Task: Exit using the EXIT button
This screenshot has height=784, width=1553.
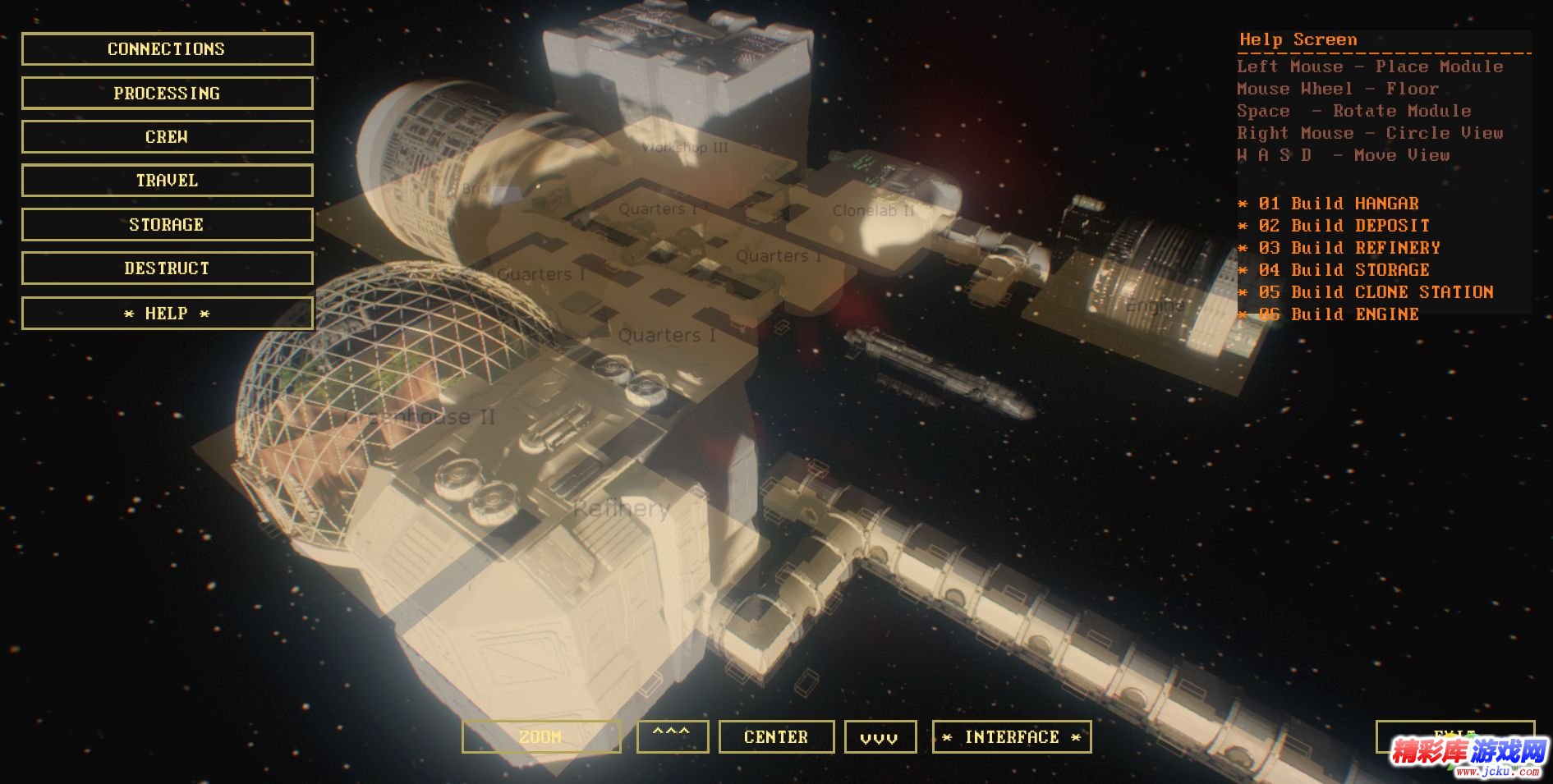Action: click(x=1454, y=734)
